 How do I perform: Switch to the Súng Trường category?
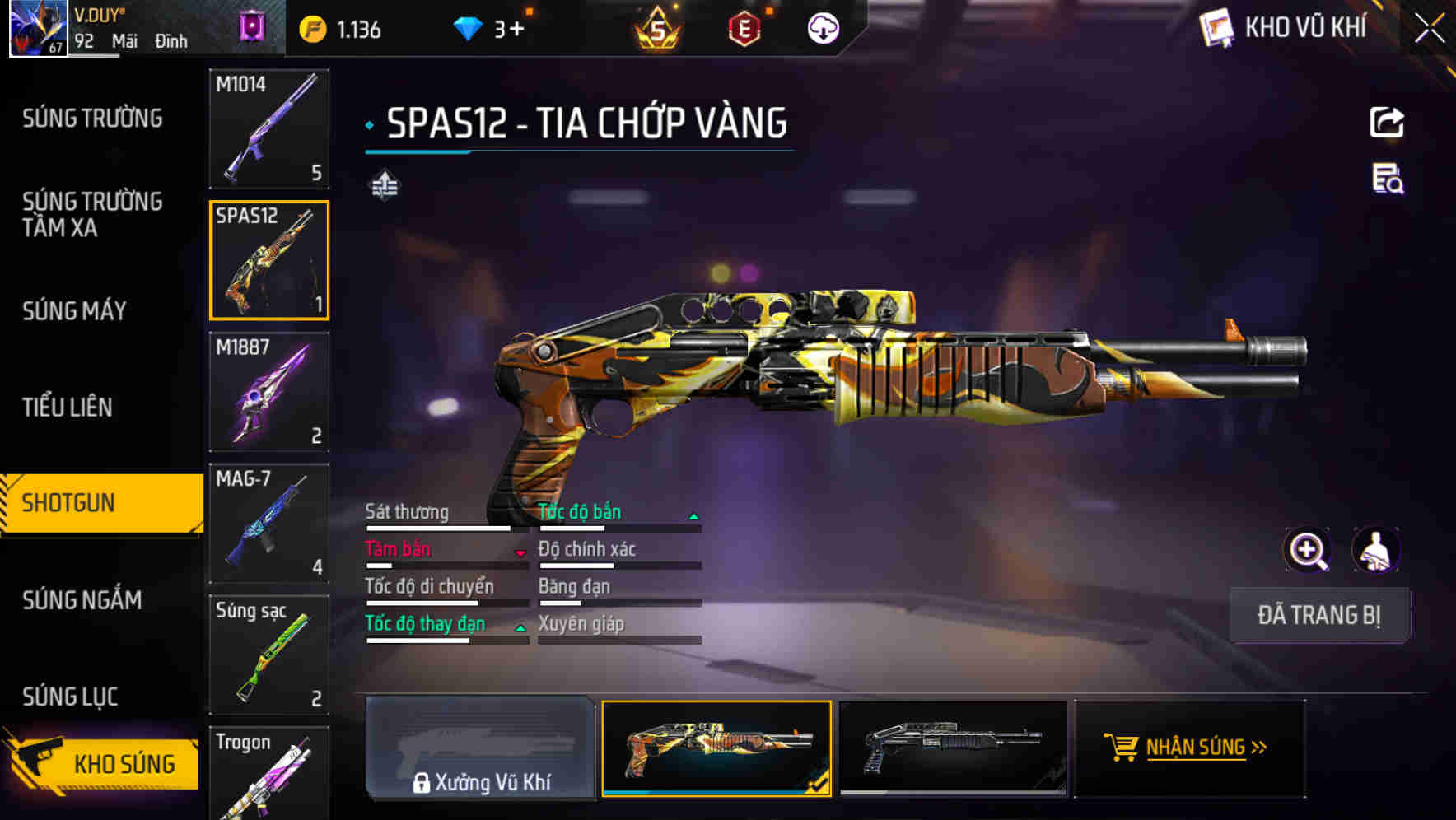92,119
